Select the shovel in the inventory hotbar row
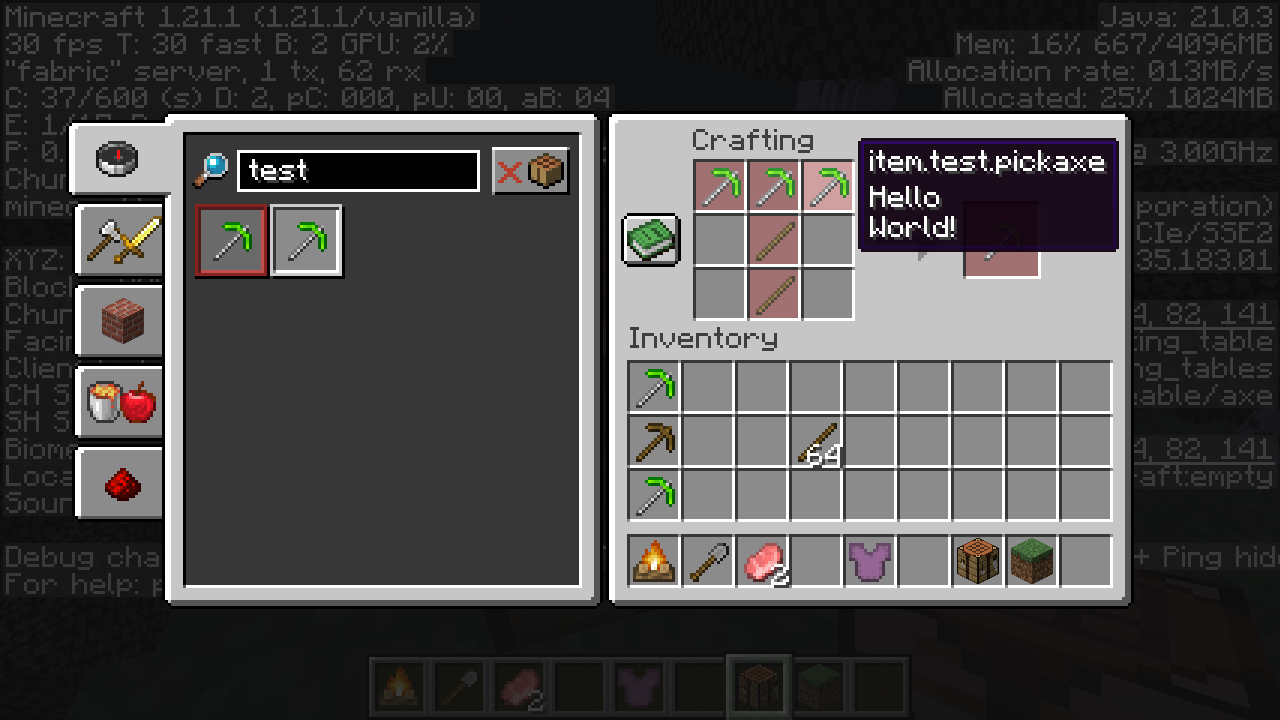The height and width of the screenshot is (720, 1280). pyautogui.click(x=708, y=561)
